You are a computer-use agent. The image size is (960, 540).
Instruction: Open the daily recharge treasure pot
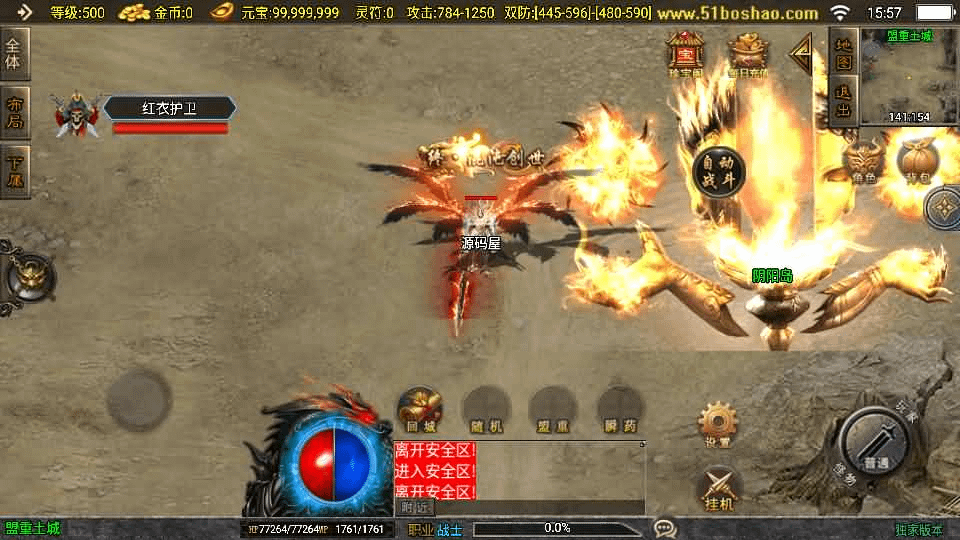coord(747,54)
